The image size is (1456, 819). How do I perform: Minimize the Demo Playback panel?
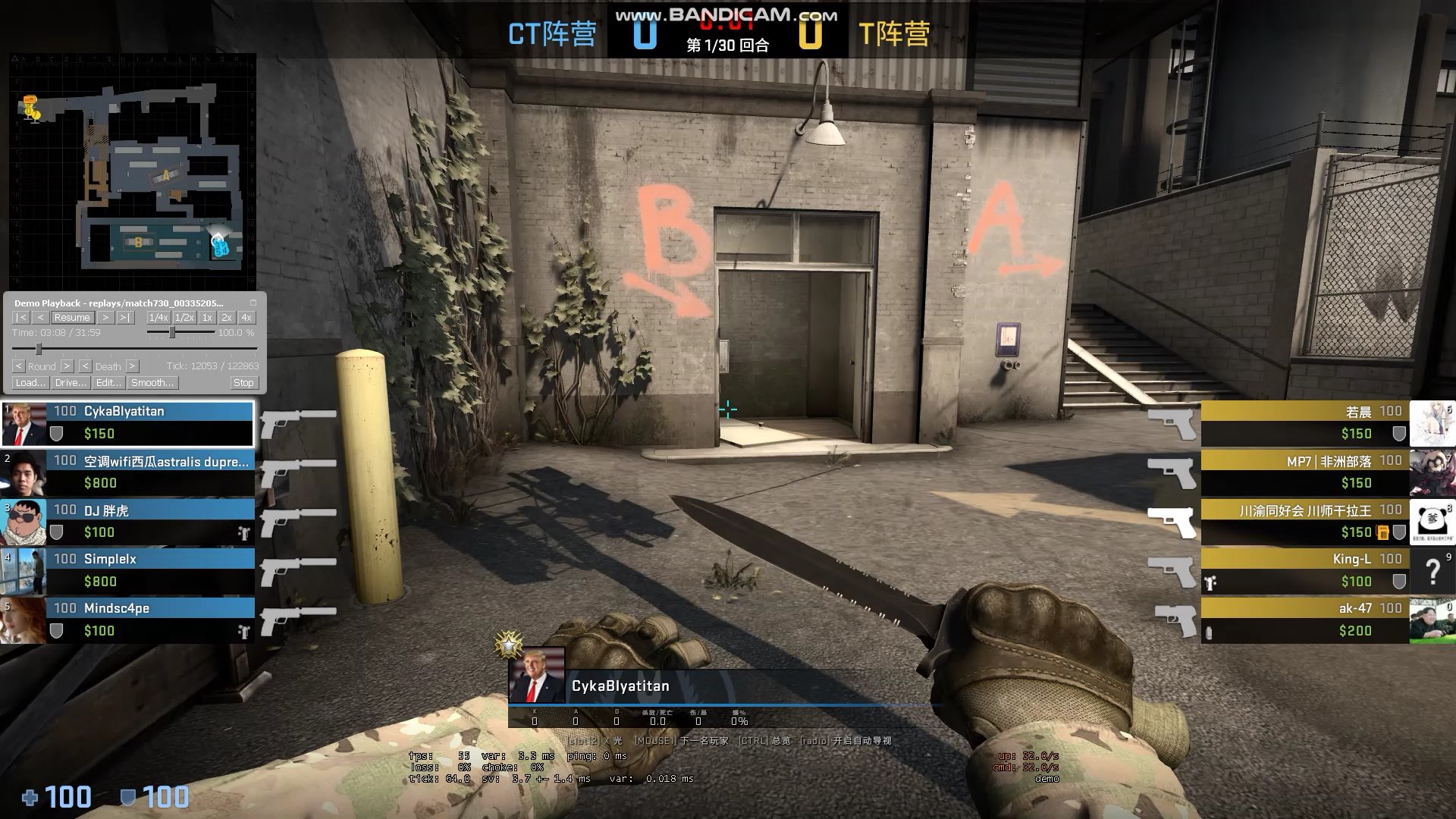point(253,303)
